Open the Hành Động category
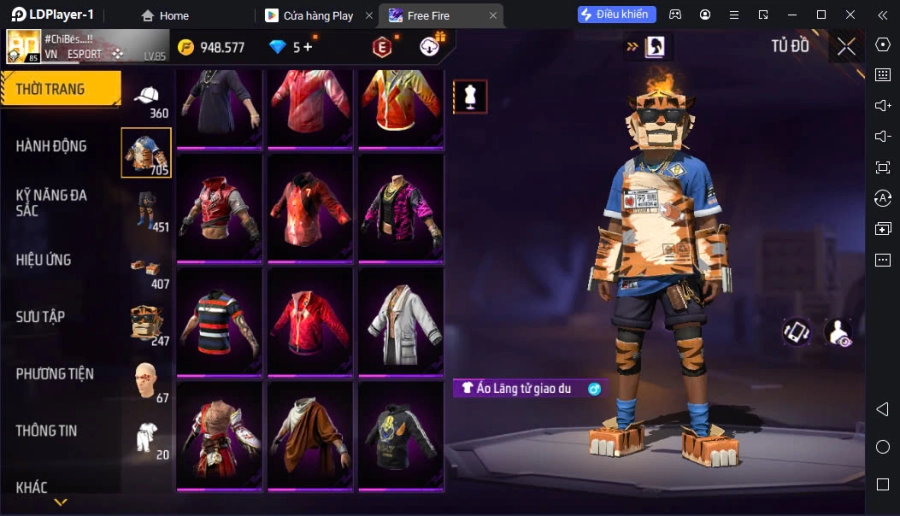 pos(51,146)
